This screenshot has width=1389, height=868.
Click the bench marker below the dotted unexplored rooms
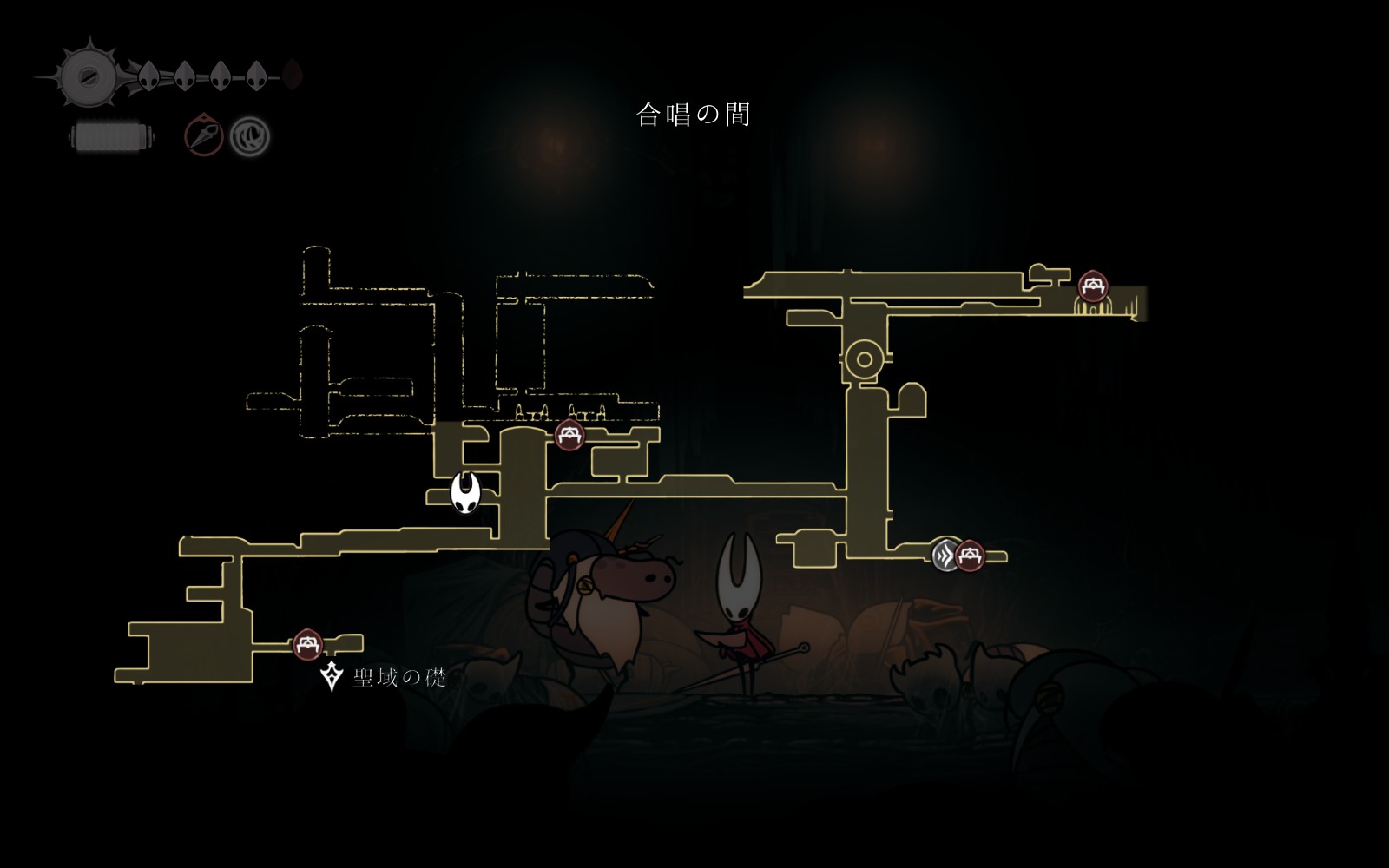tap(569, 435)
